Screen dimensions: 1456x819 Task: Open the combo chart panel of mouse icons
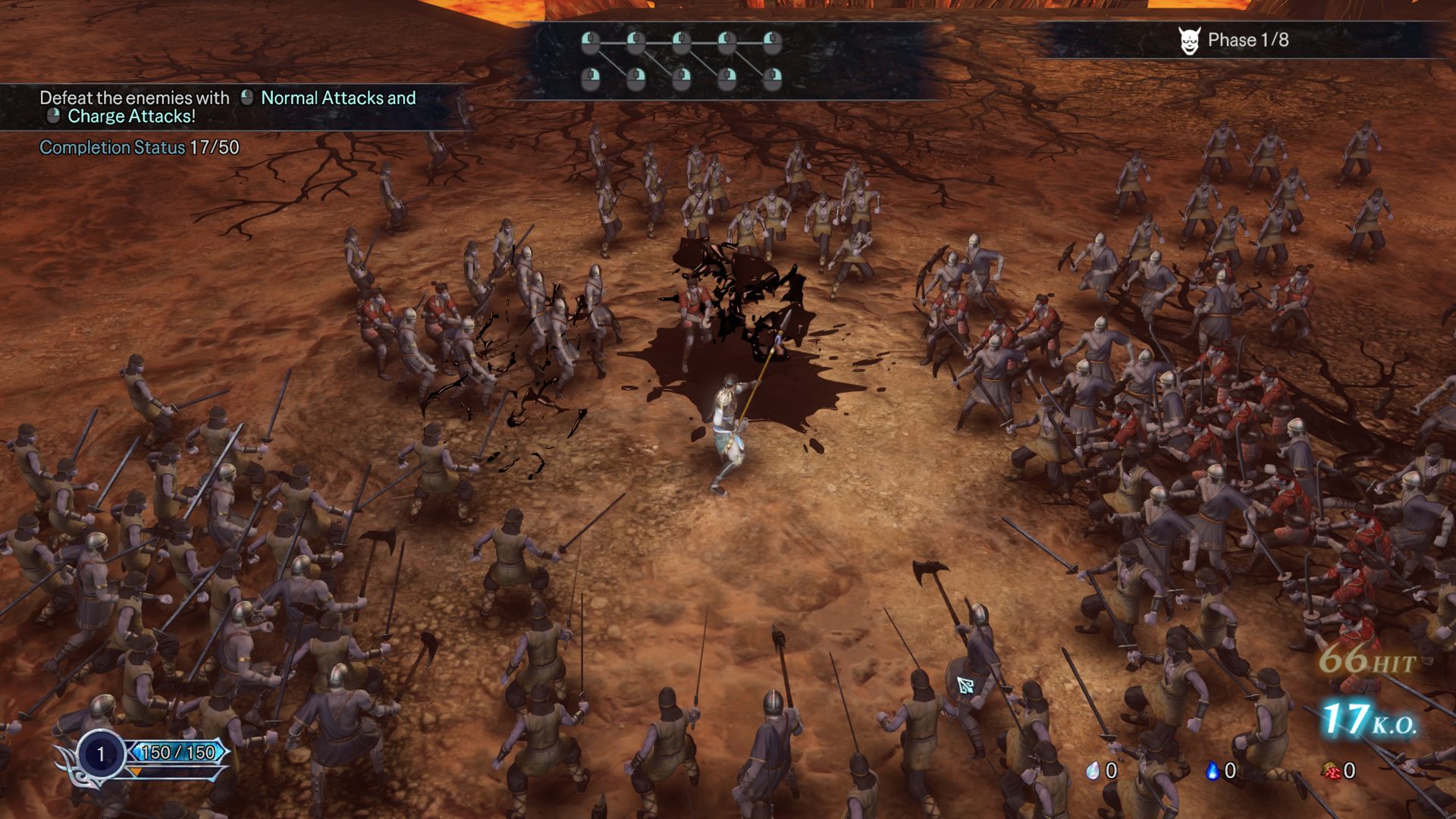click(x=681, y=60)
